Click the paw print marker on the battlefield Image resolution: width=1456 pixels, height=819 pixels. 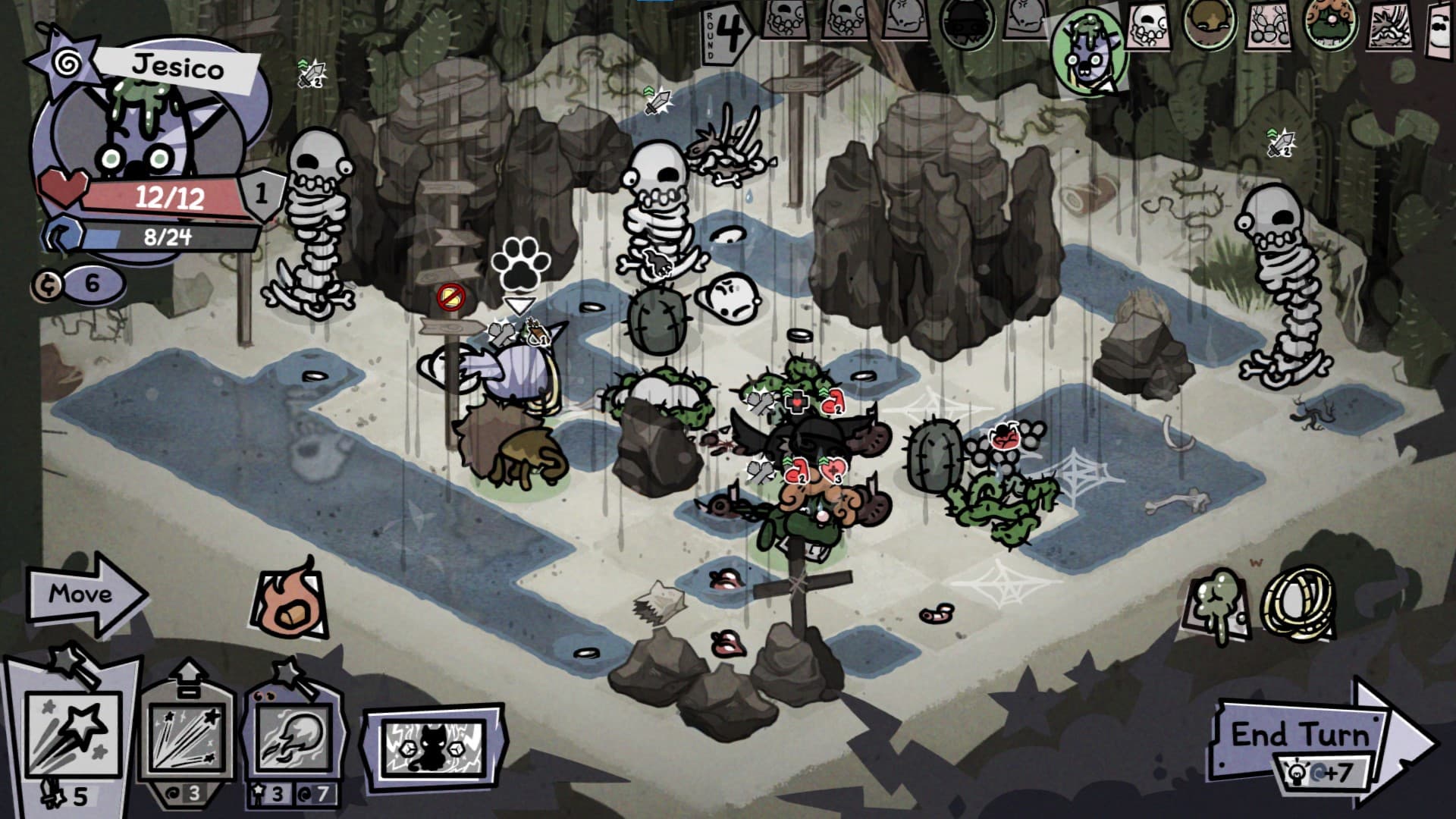519,267
